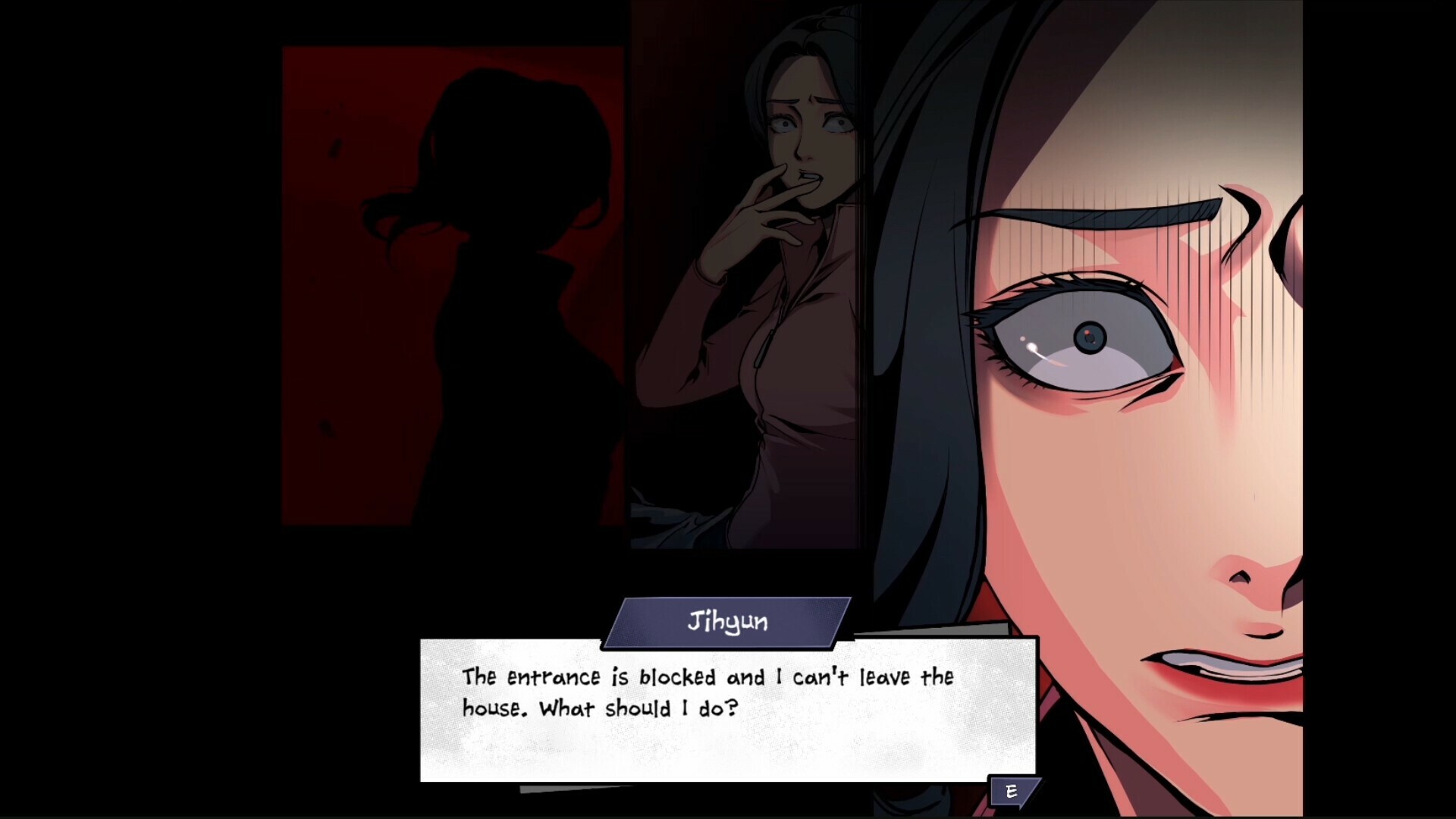Advance the dialogue with the E button
Image resolution: width=1456 pixels, height=819 pixels.
[x=1011, y=792]
